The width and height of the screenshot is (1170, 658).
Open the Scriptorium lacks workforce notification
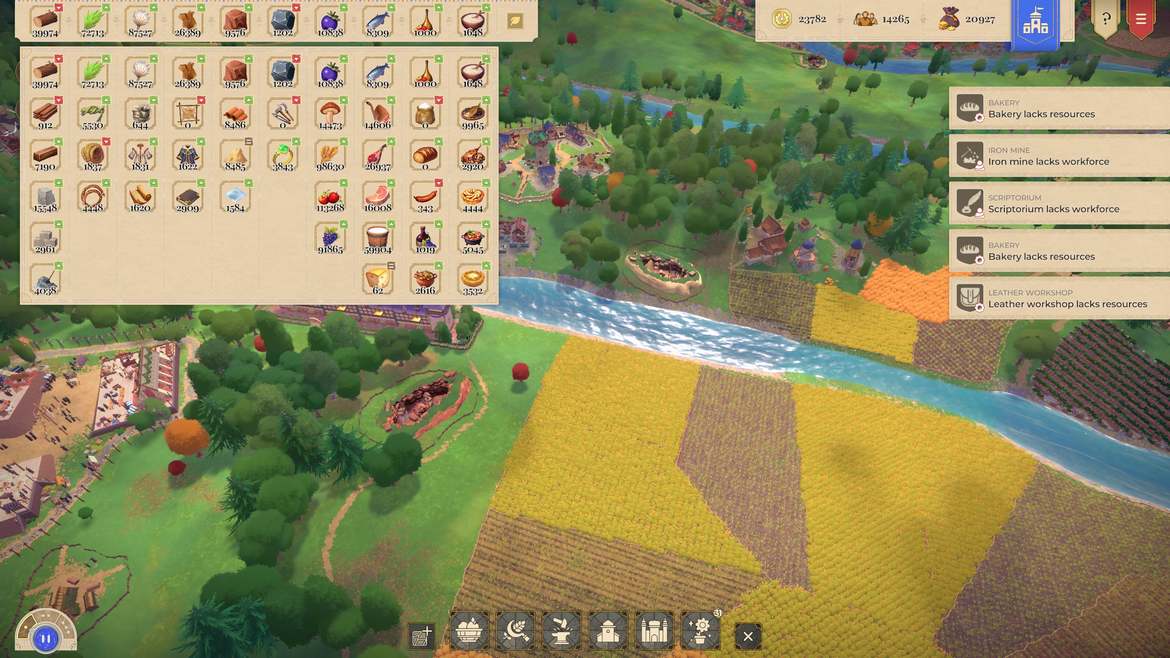pos(1058,203)
